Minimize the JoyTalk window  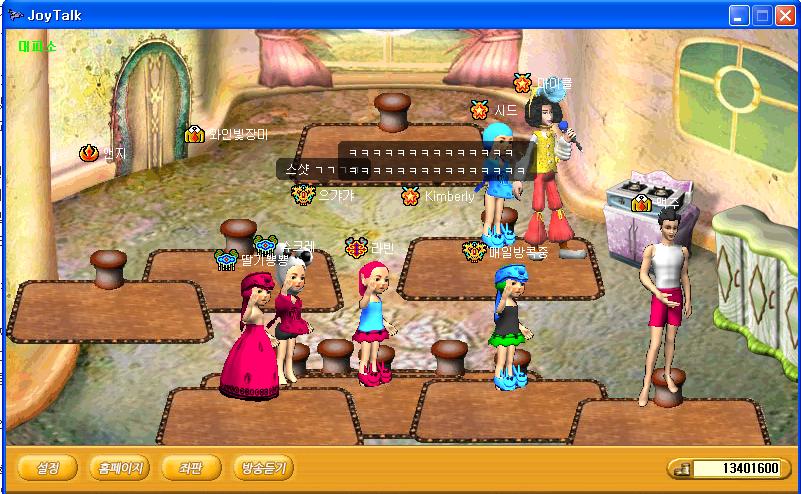[739, 15]
